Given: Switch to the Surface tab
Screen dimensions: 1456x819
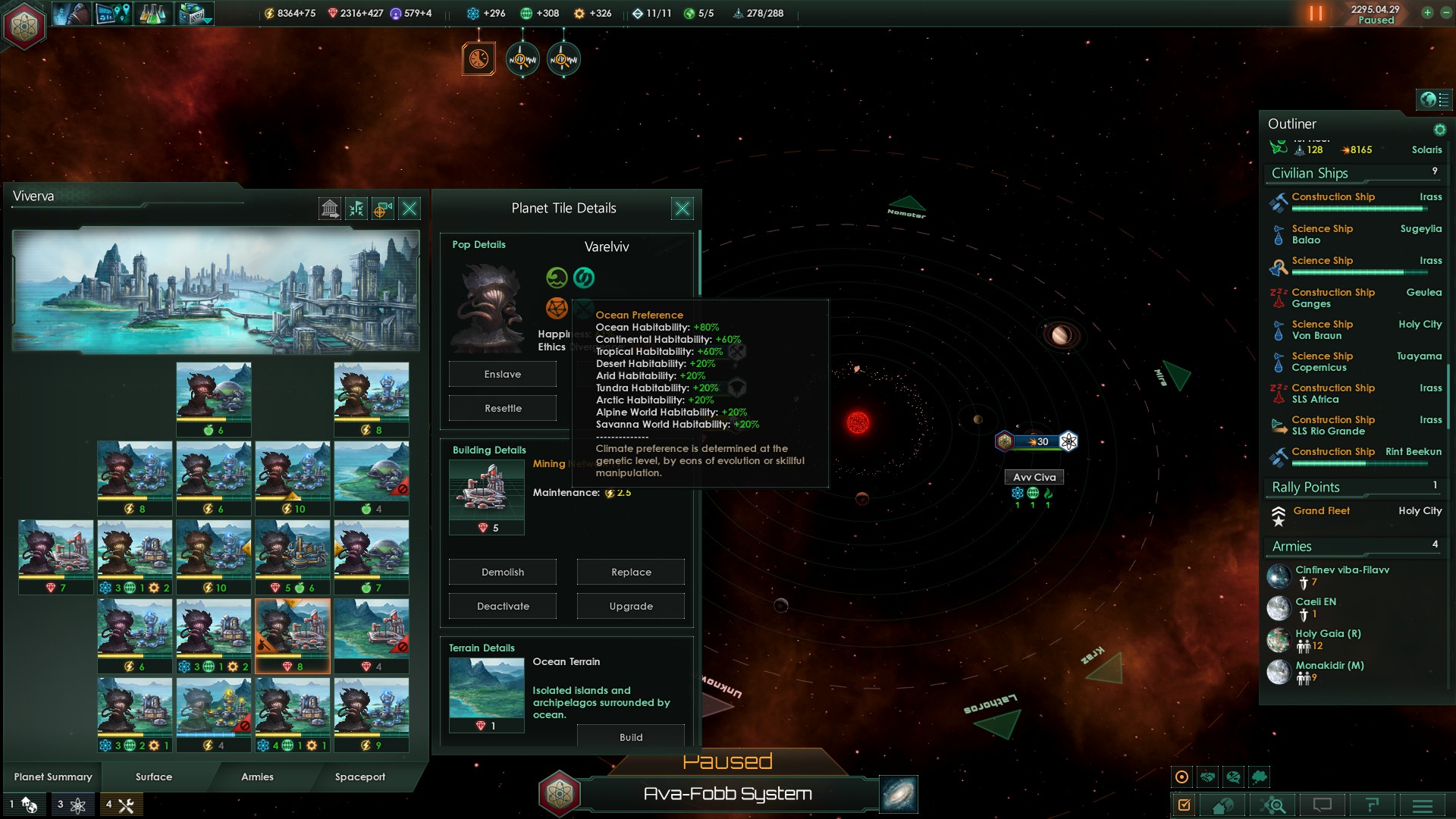Looking at the screenshot, I should 154,777.
